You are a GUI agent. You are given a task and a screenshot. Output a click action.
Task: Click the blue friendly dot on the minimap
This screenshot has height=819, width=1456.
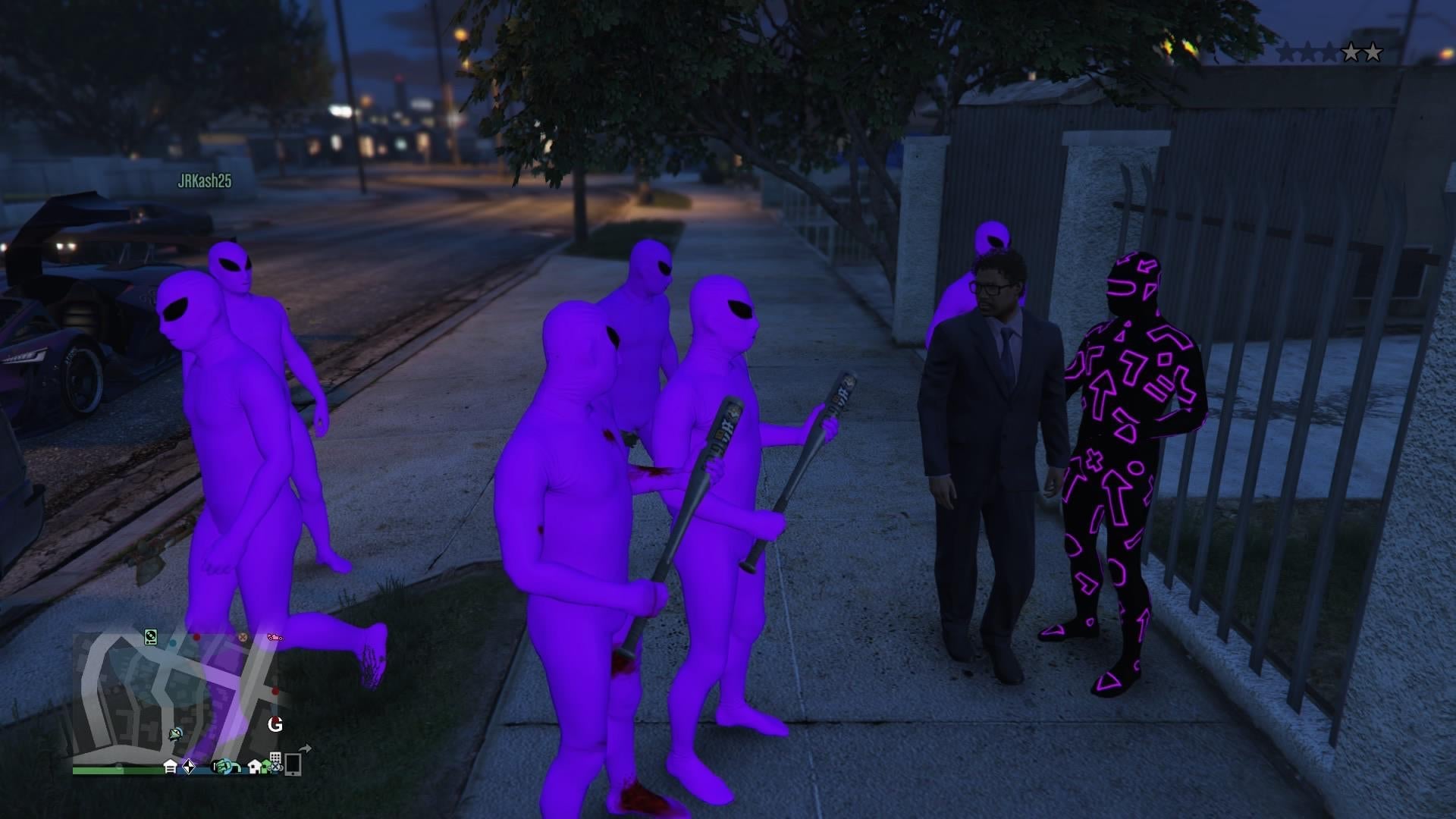click(173, 643)
